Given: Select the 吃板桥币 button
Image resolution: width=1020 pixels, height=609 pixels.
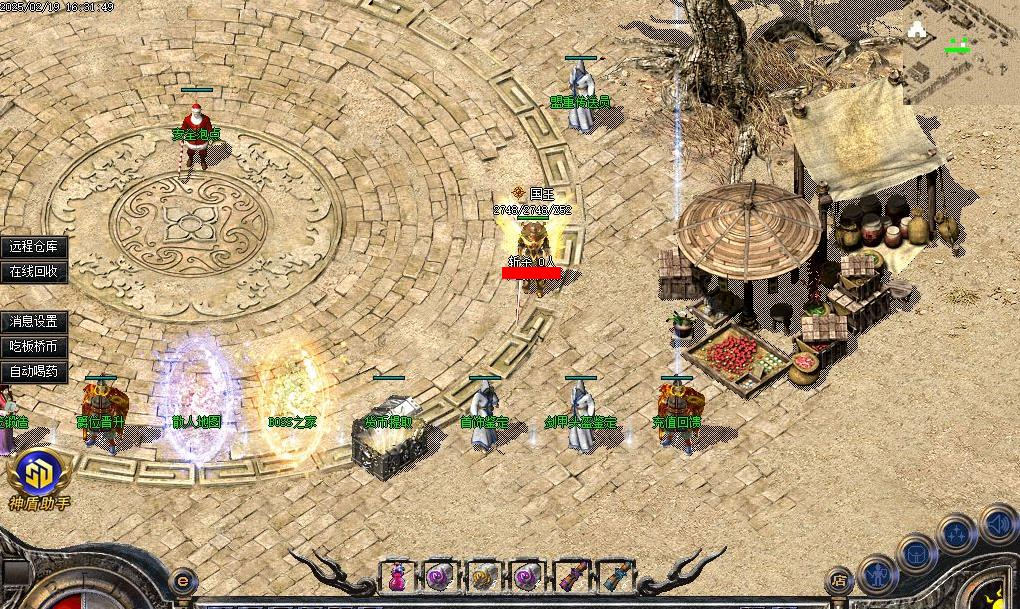Looking at the screenshot, I should pyautogui.click(x=34, y=346).
